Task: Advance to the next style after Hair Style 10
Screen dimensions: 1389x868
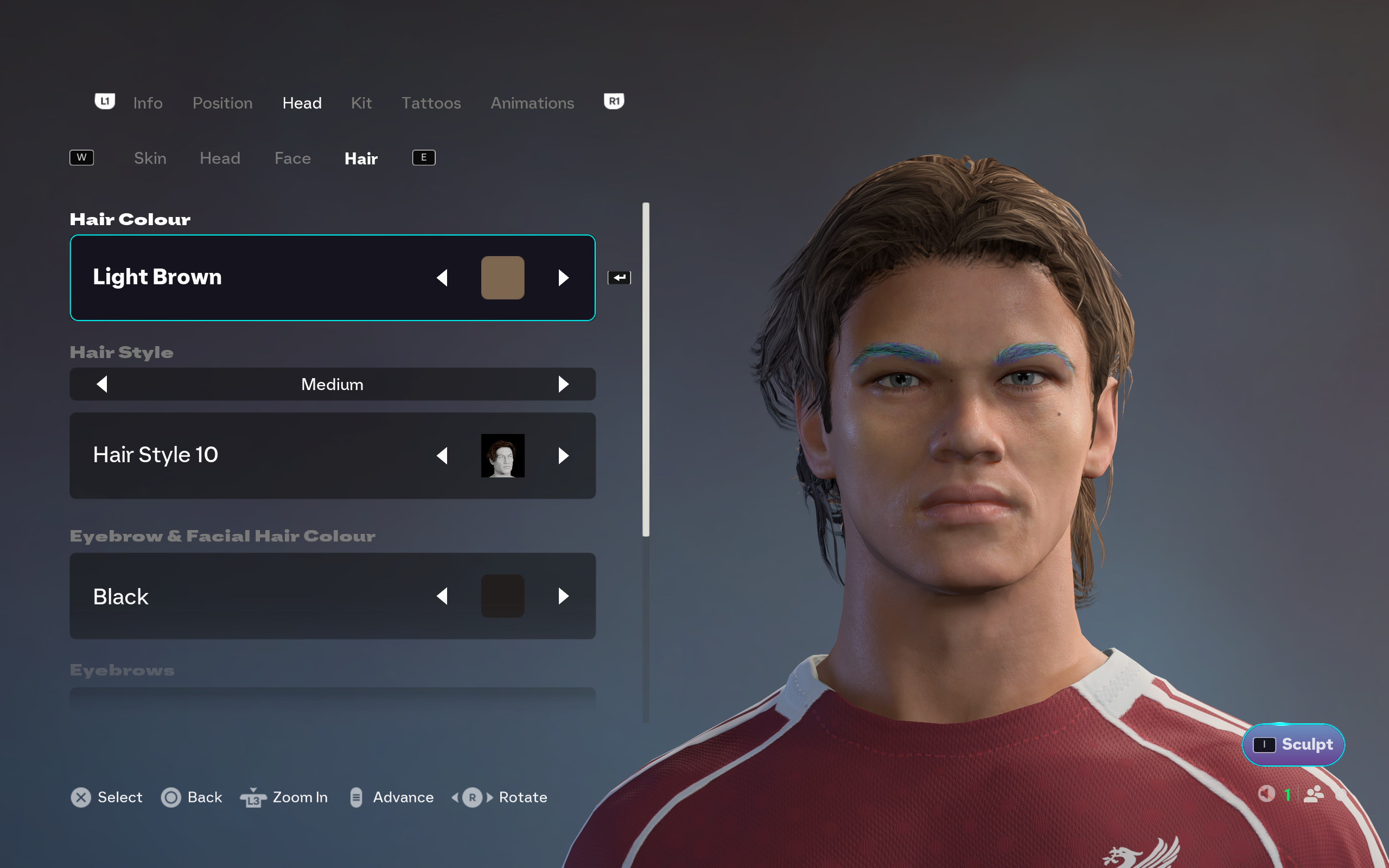Action: pos(563,456)
